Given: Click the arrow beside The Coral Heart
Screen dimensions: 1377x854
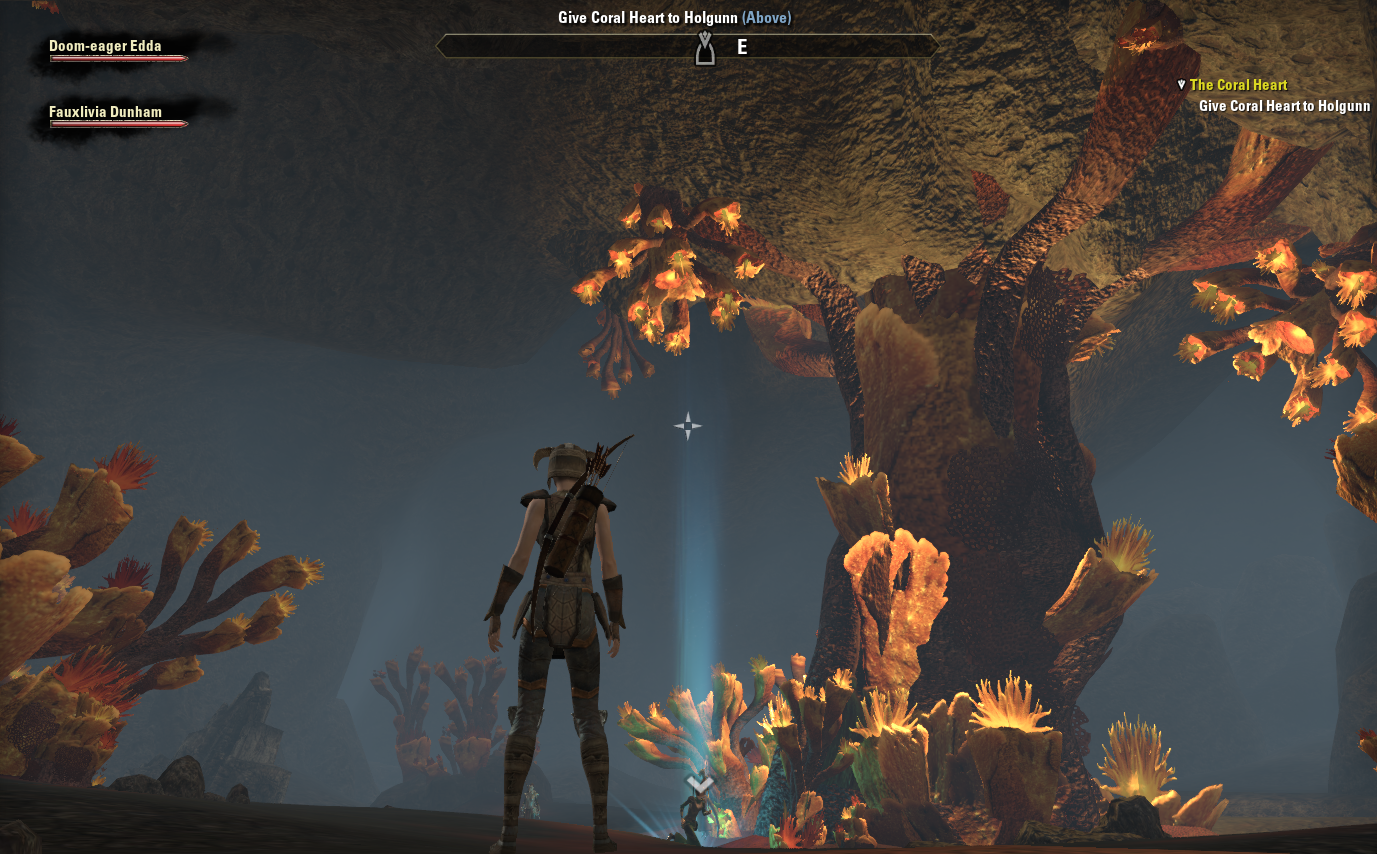Looking at the screenshot, I should coord(1181,85).
